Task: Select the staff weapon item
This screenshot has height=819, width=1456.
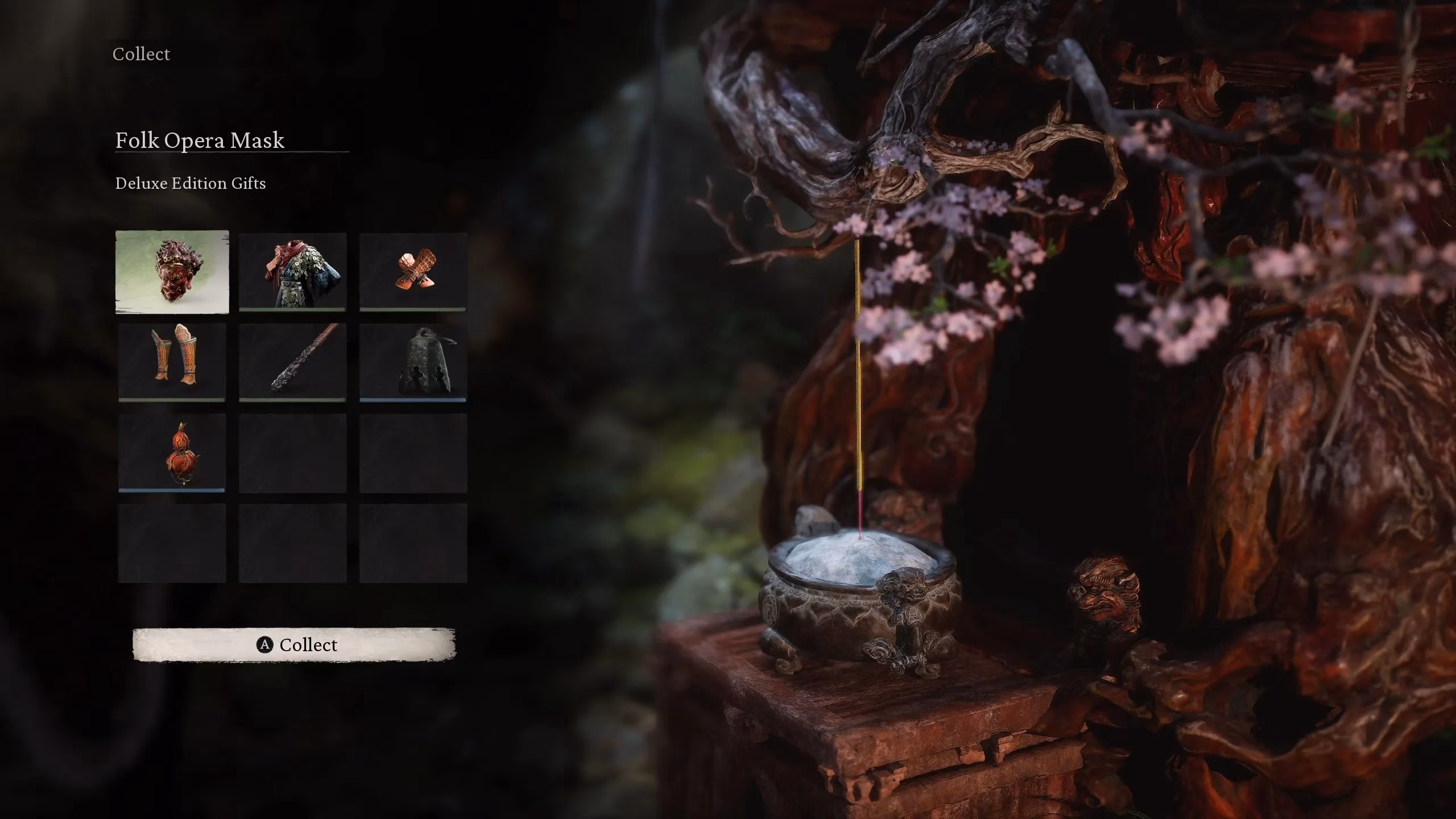Action: 293,361
